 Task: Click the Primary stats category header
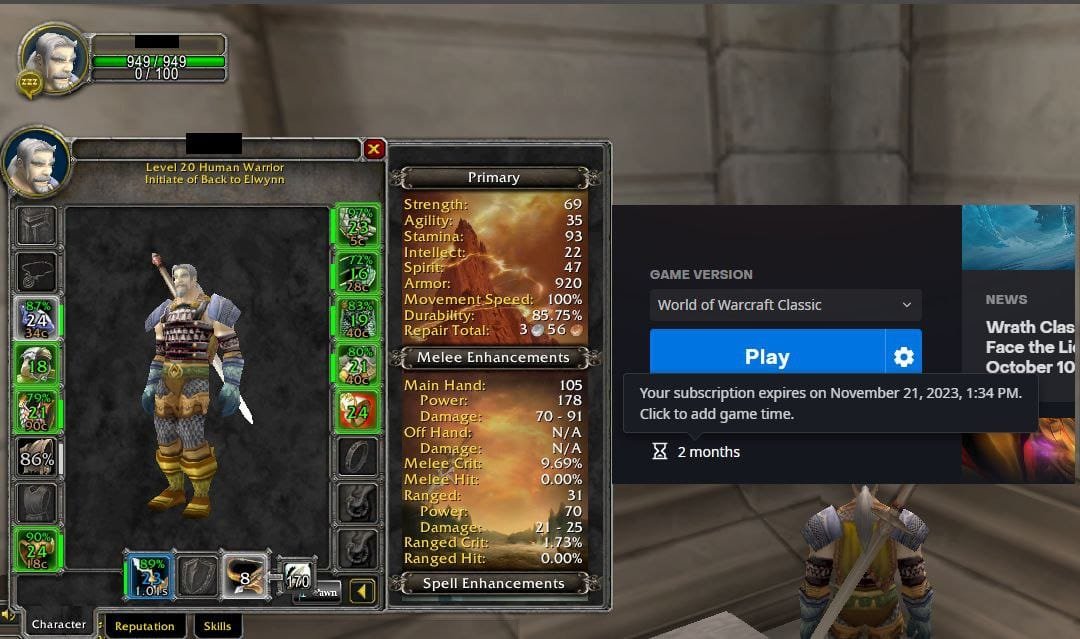(493, 178)
